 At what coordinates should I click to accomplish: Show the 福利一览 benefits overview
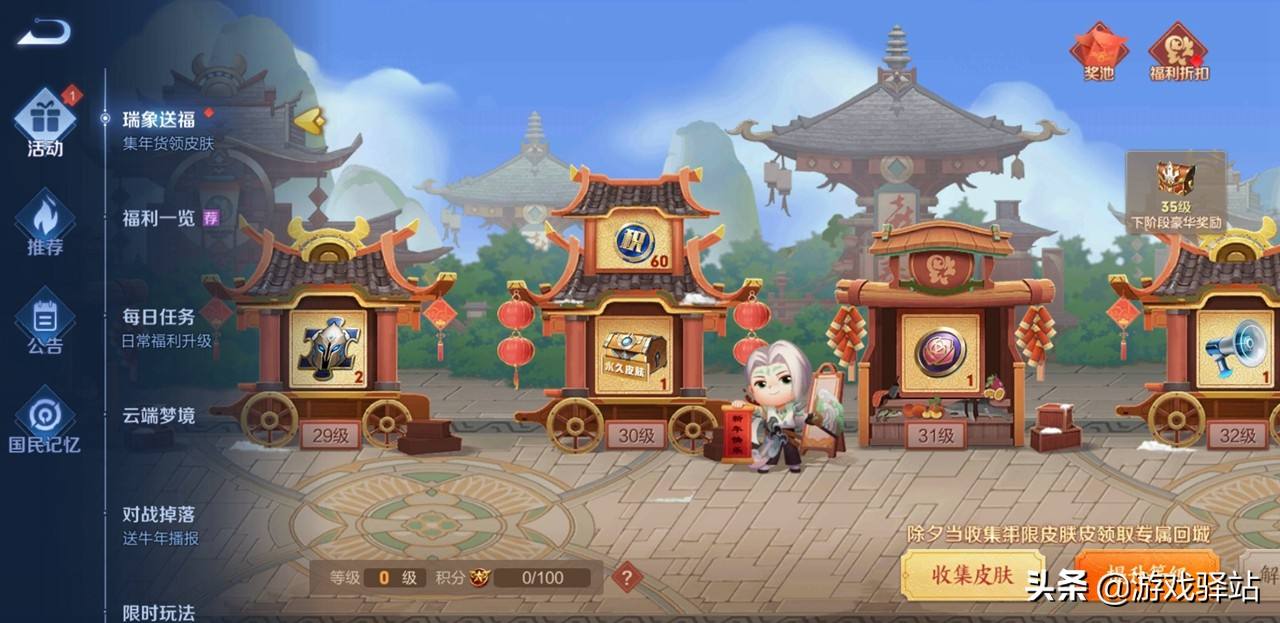[x=159, y=218]
